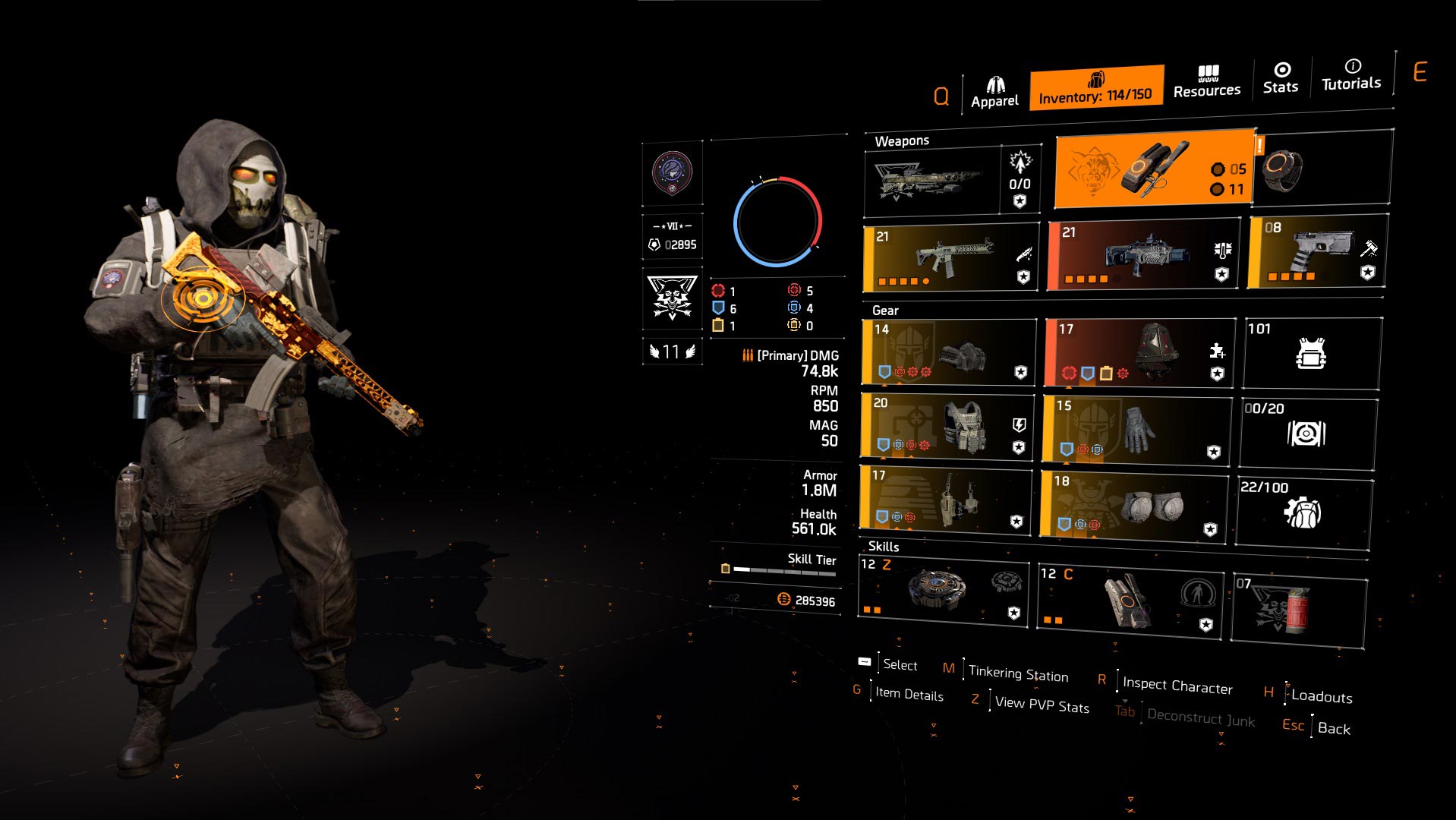Switch to the Apparel tab

[997, 86]
